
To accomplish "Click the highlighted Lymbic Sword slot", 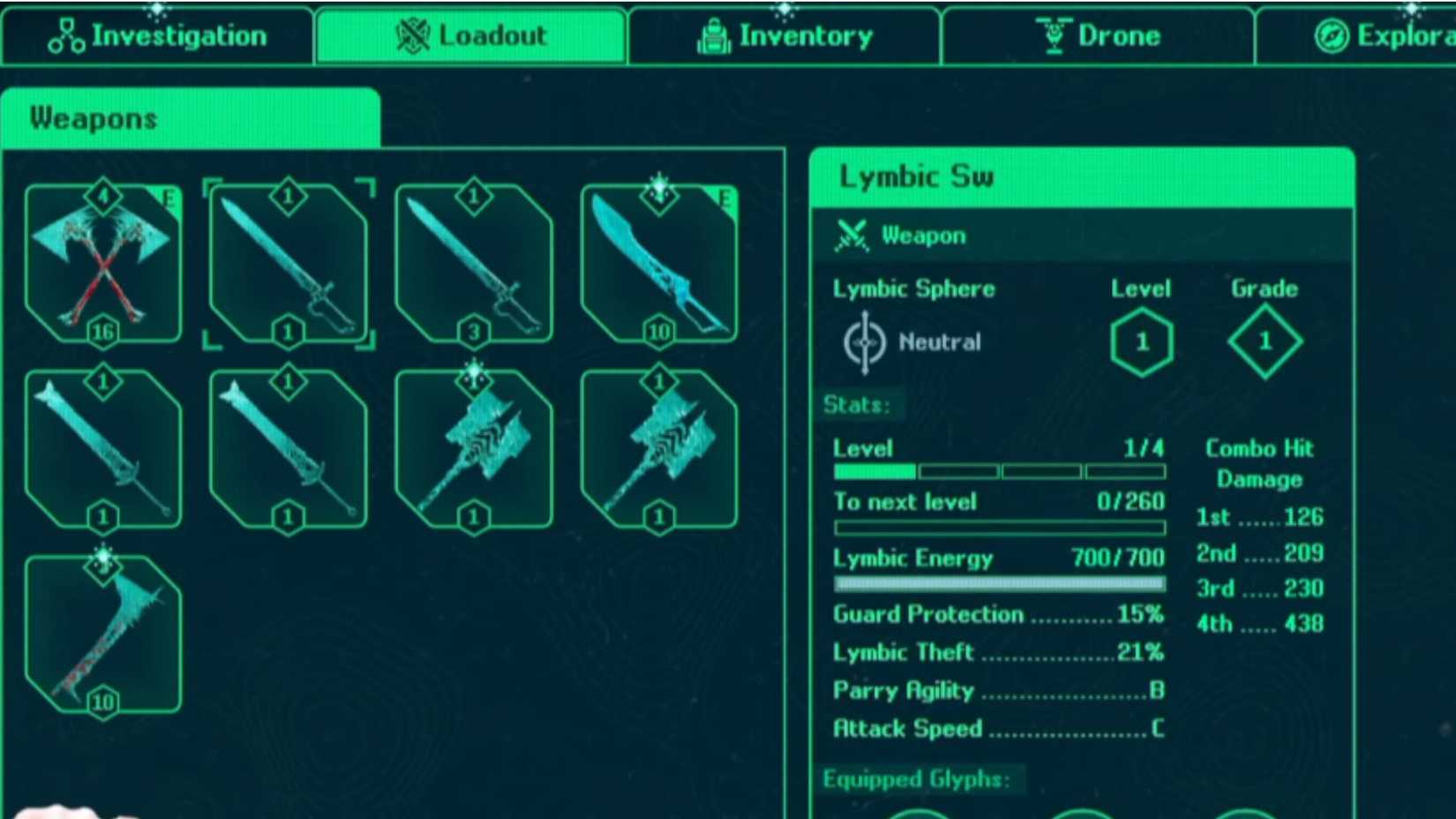I will pyautogui.click(x=289, y=264).
